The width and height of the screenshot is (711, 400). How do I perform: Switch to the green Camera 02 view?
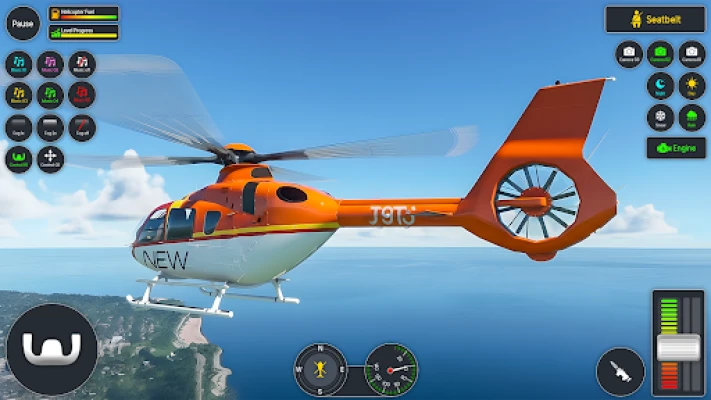click(660, 54)
